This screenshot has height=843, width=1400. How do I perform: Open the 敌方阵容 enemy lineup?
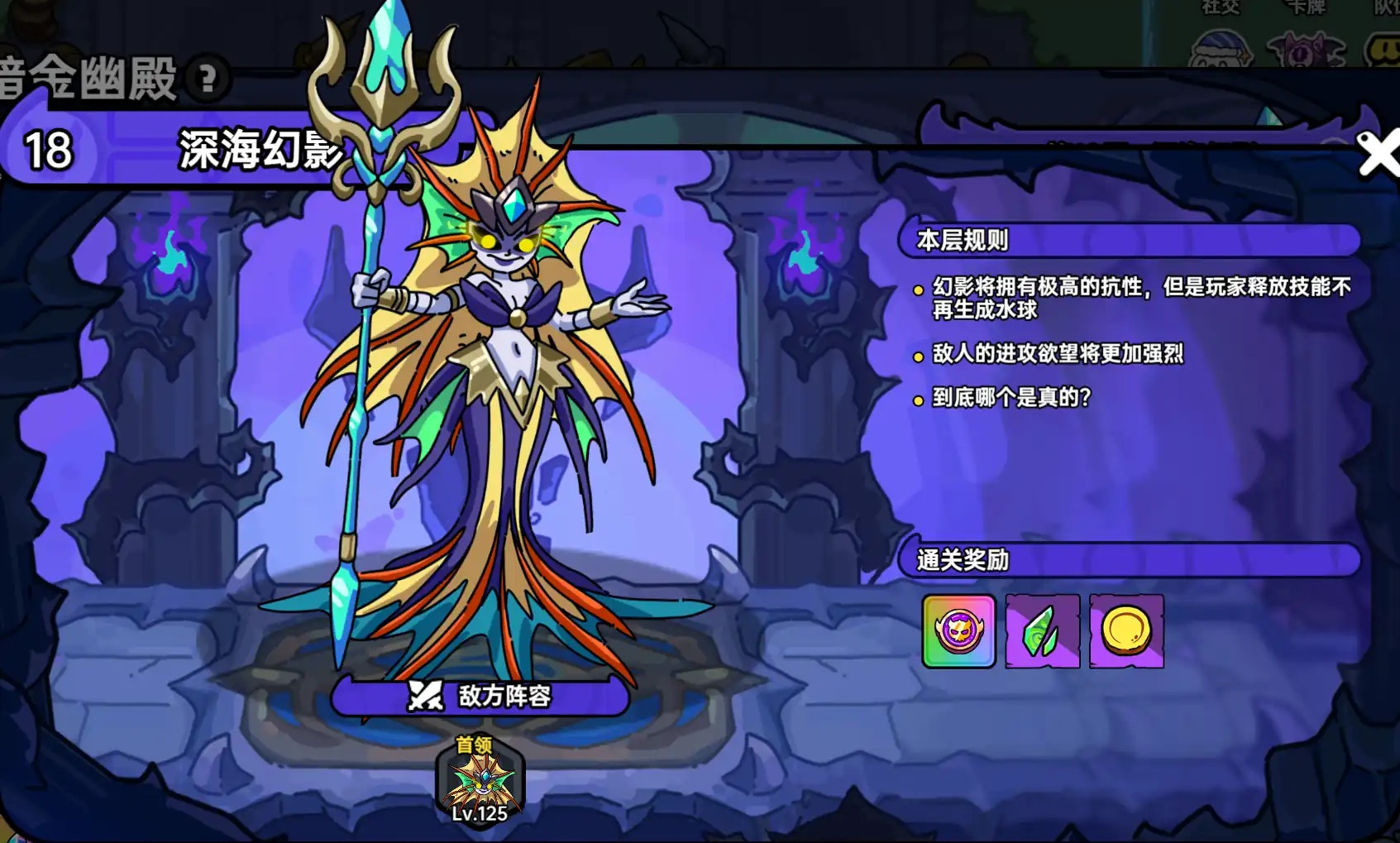point(480,696)
